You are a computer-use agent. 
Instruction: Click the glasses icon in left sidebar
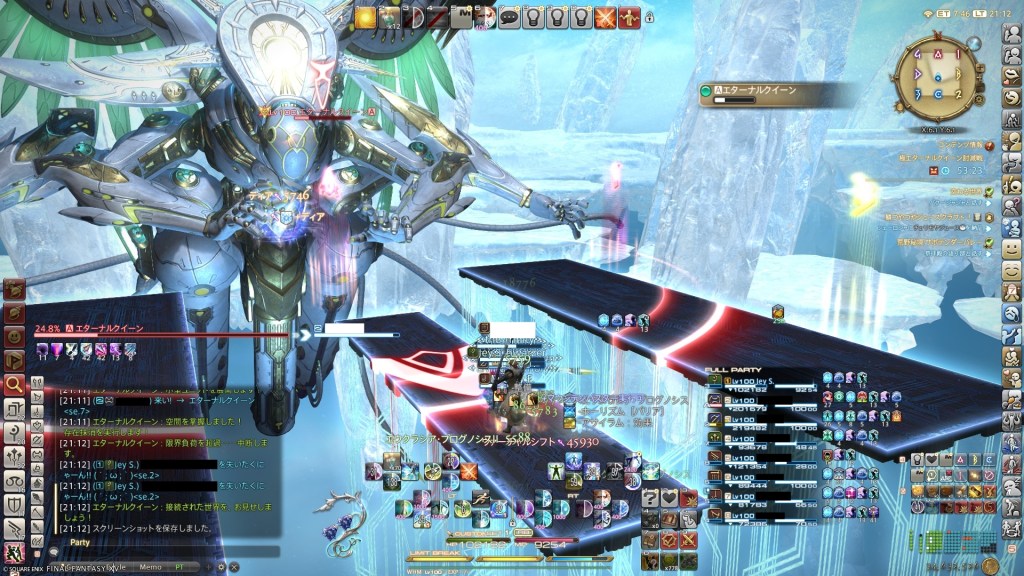point(14,480)
